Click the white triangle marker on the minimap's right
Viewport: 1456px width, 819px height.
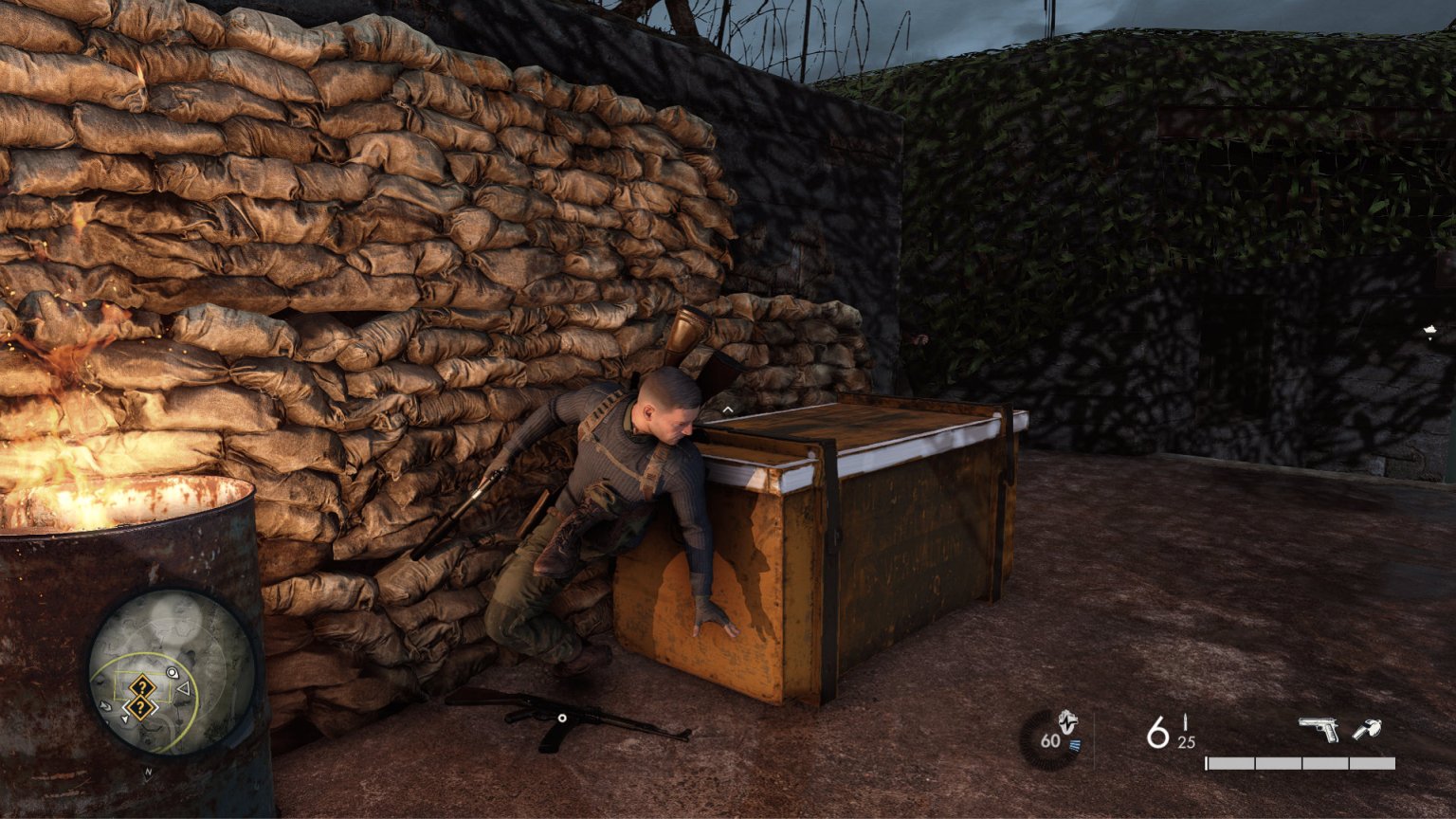tap(183, 687)
